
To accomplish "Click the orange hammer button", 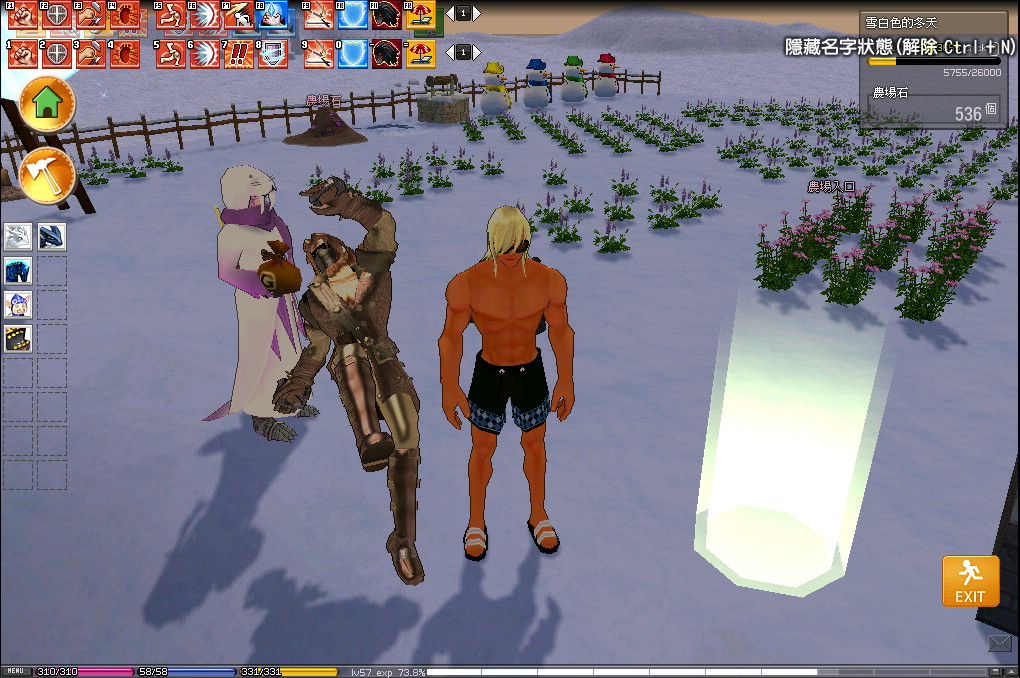I will click(47, 174).
